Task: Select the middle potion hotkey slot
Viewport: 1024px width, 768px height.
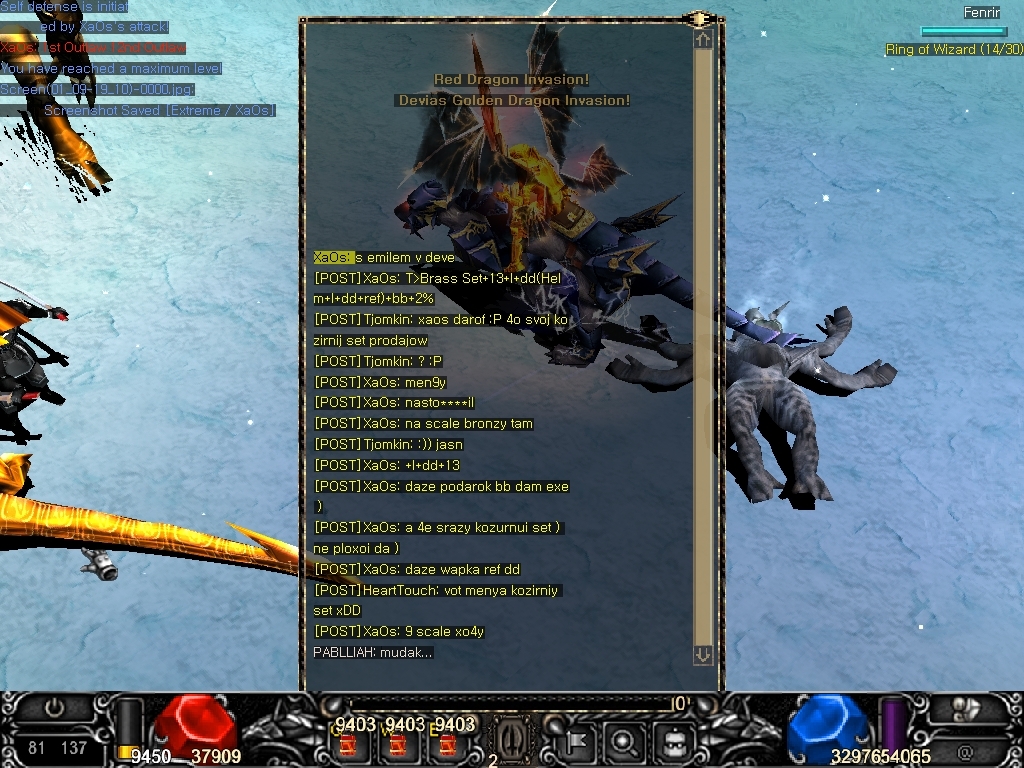Action: [x=398, y=745]
